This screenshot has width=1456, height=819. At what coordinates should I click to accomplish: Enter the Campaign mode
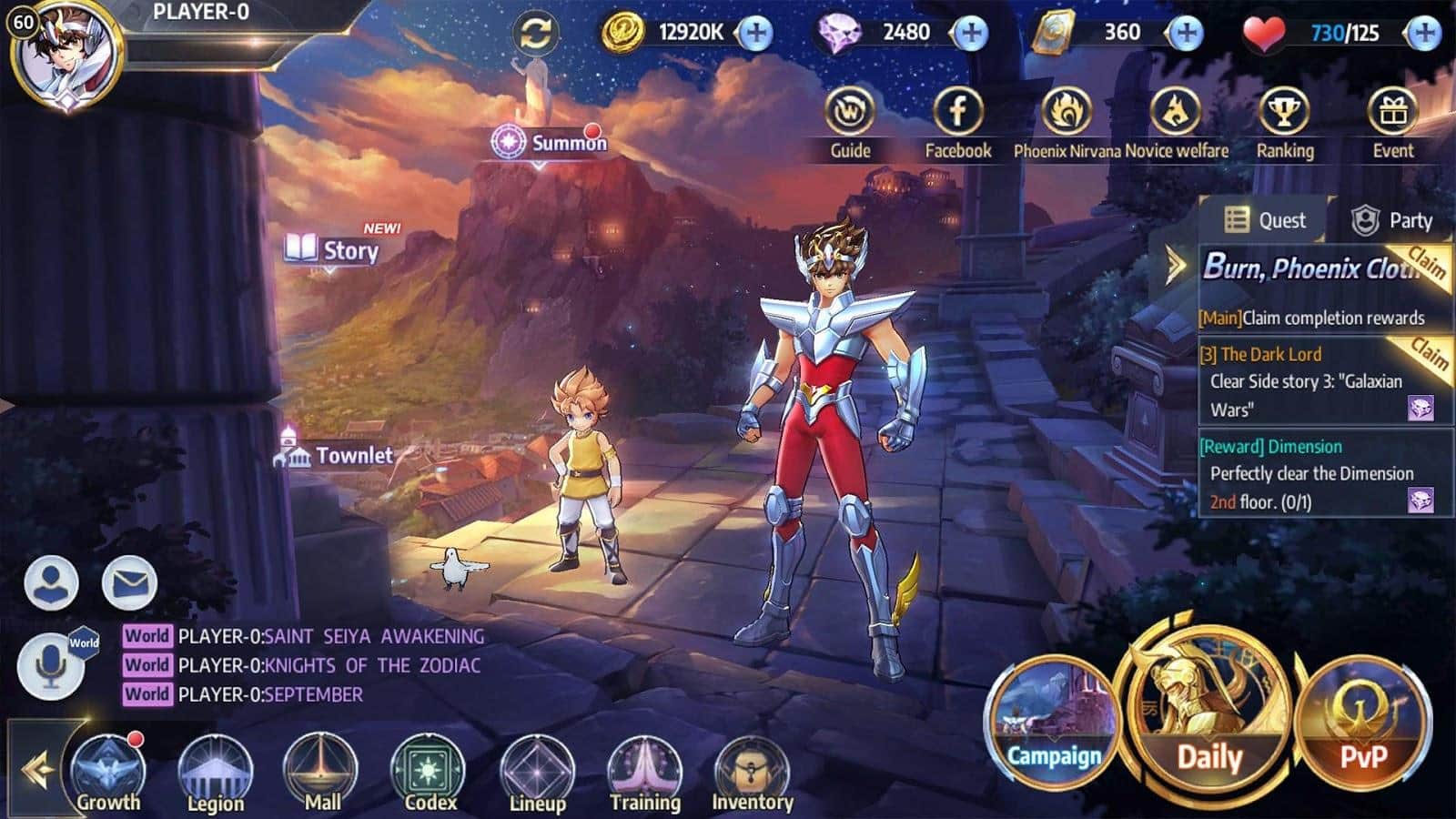1053,720
